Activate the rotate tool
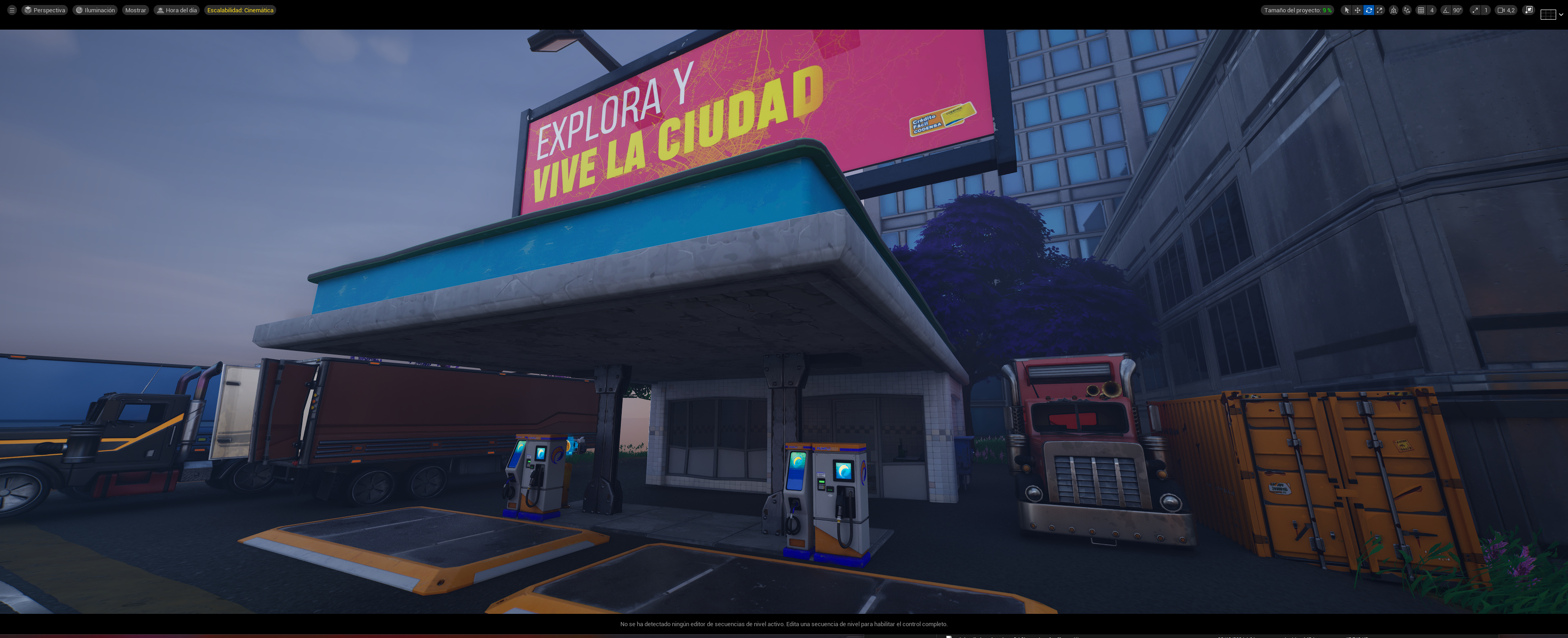1568x638 pixels. coord(1368,10)
